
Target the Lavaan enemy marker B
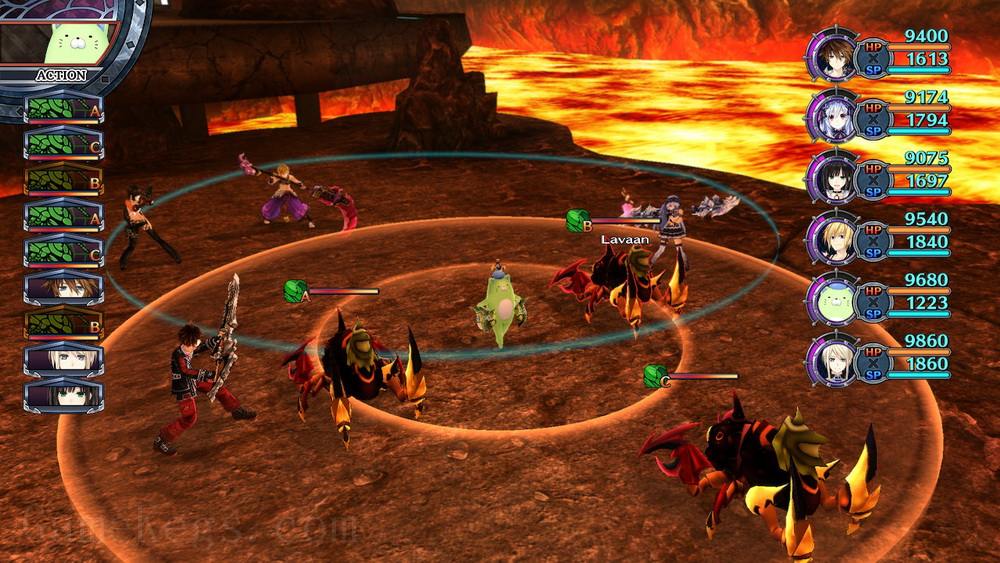(x=575, y=220)
